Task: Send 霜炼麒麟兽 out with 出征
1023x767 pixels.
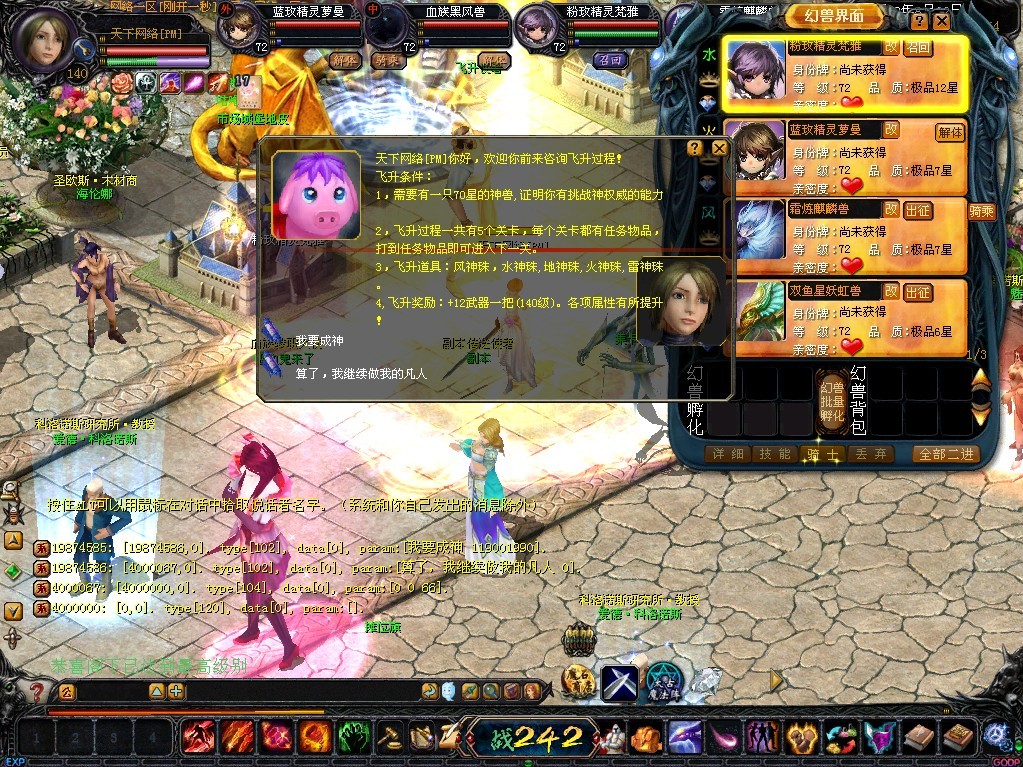Action: (x=918, y=210)
